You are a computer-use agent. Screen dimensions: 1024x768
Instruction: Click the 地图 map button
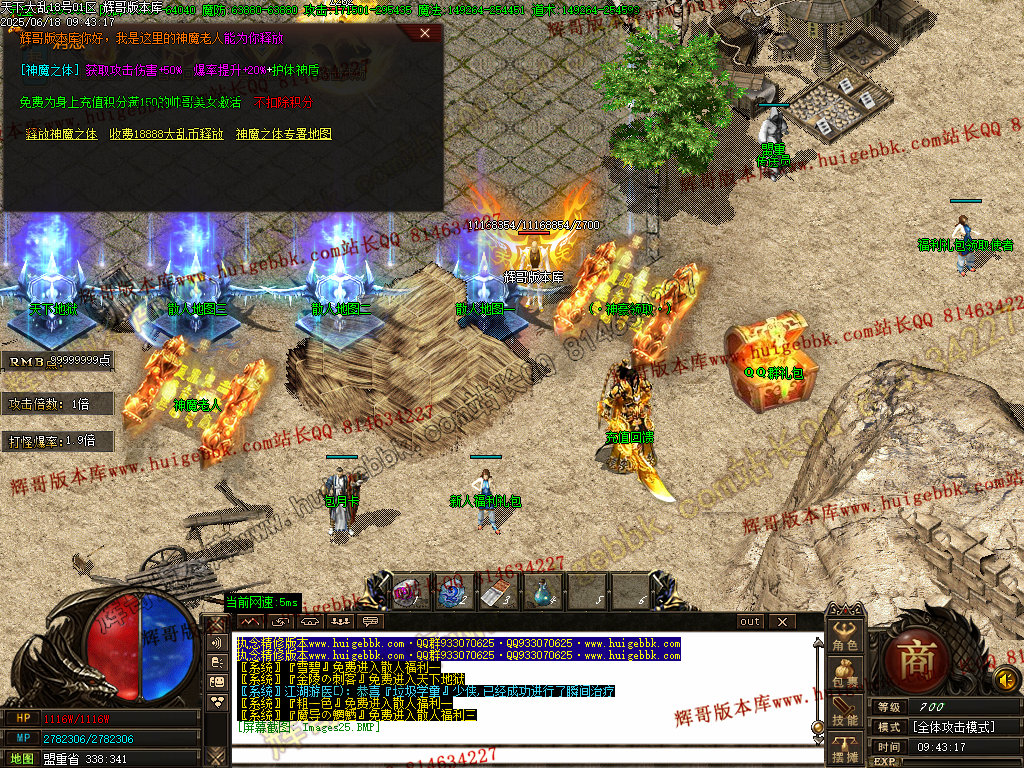(x=22, y=759)
